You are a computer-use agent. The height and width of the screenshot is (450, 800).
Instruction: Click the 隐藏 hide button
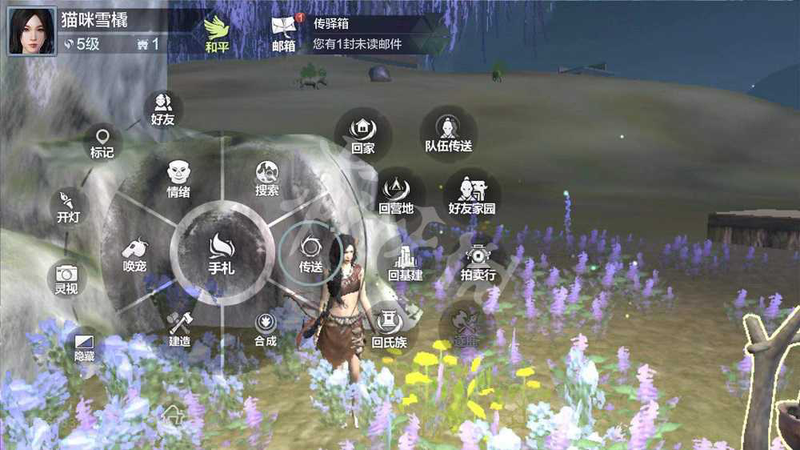coord(86,345)
